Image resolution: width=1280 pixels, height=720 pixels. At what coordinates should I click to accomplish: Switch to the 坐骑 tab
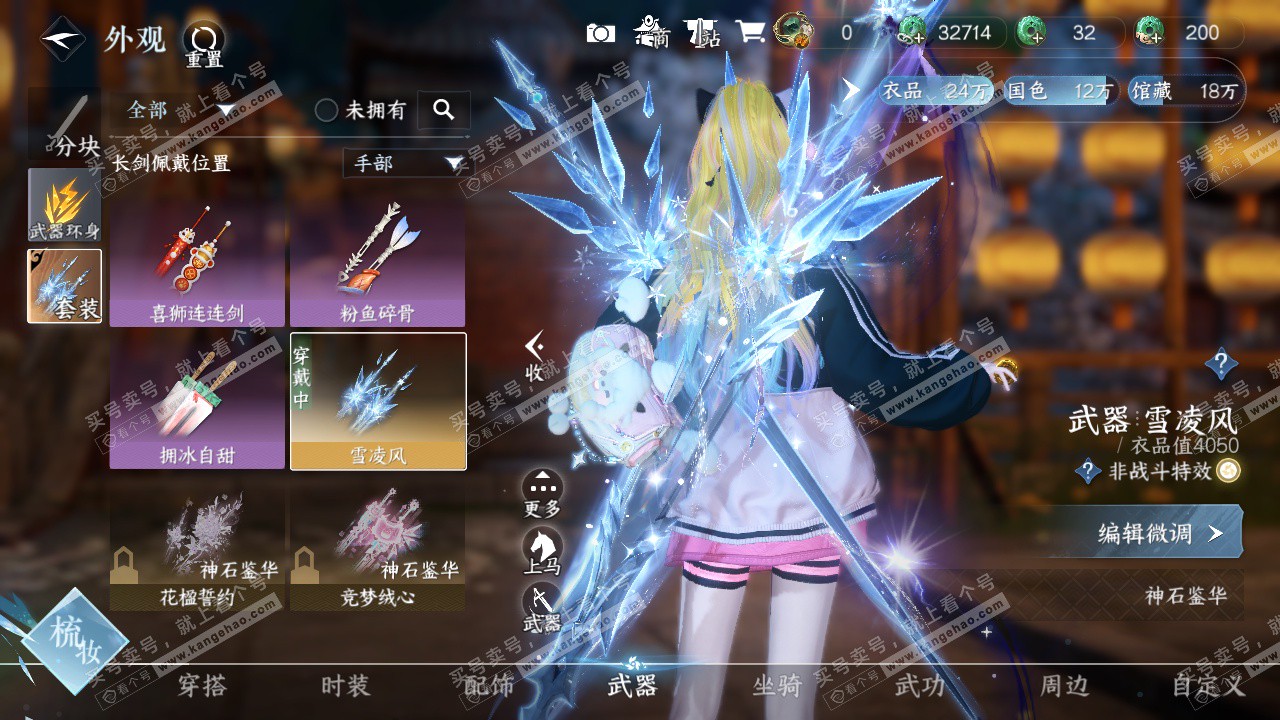777,686
